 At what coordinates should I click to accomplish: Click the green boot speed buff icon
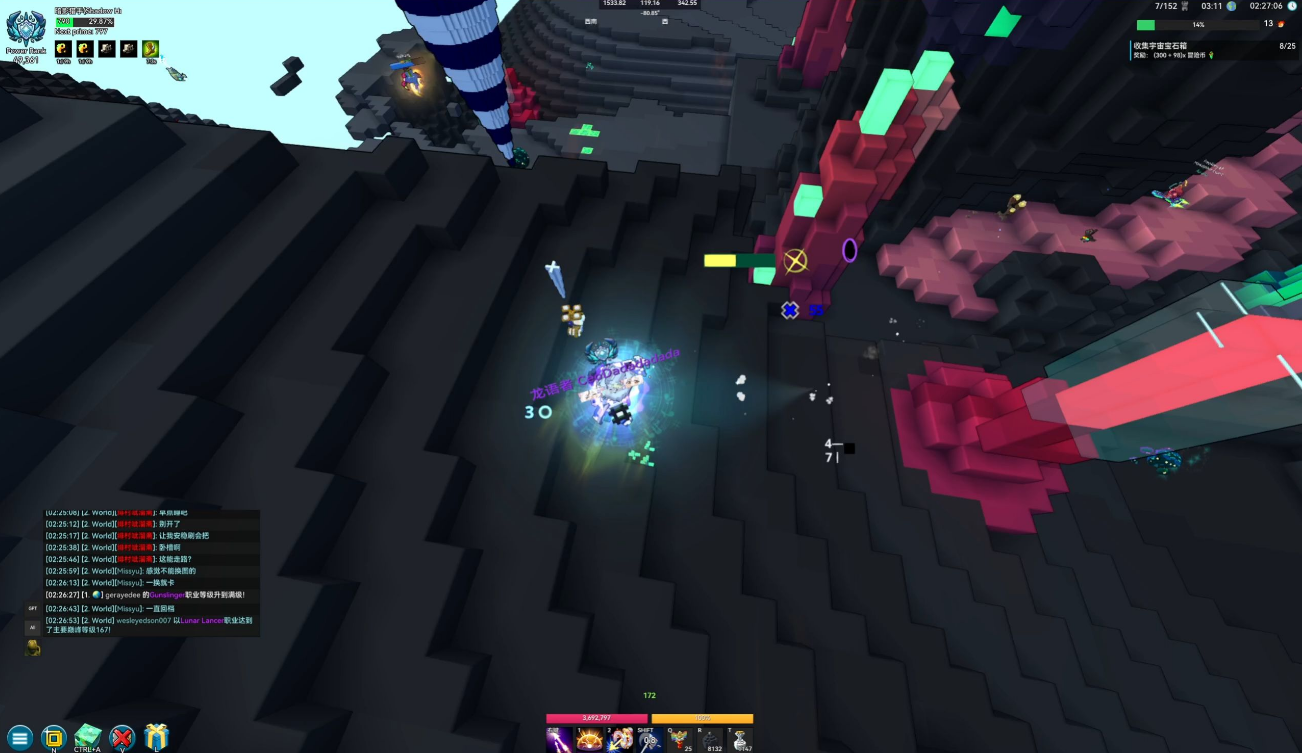(x=151, y=48)
